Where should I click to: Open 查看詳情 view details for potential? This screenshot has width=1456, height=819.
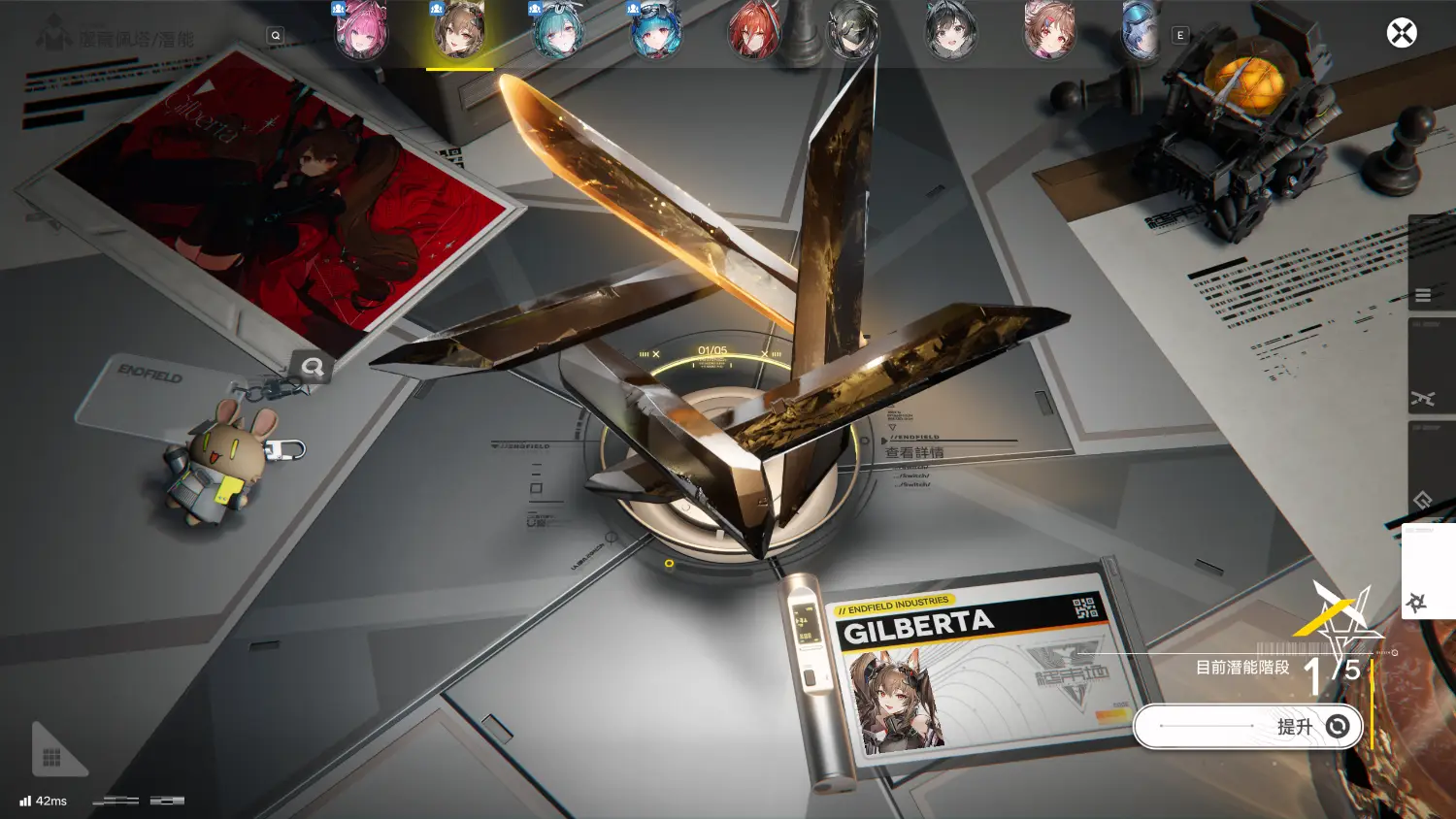coord(914,452)
